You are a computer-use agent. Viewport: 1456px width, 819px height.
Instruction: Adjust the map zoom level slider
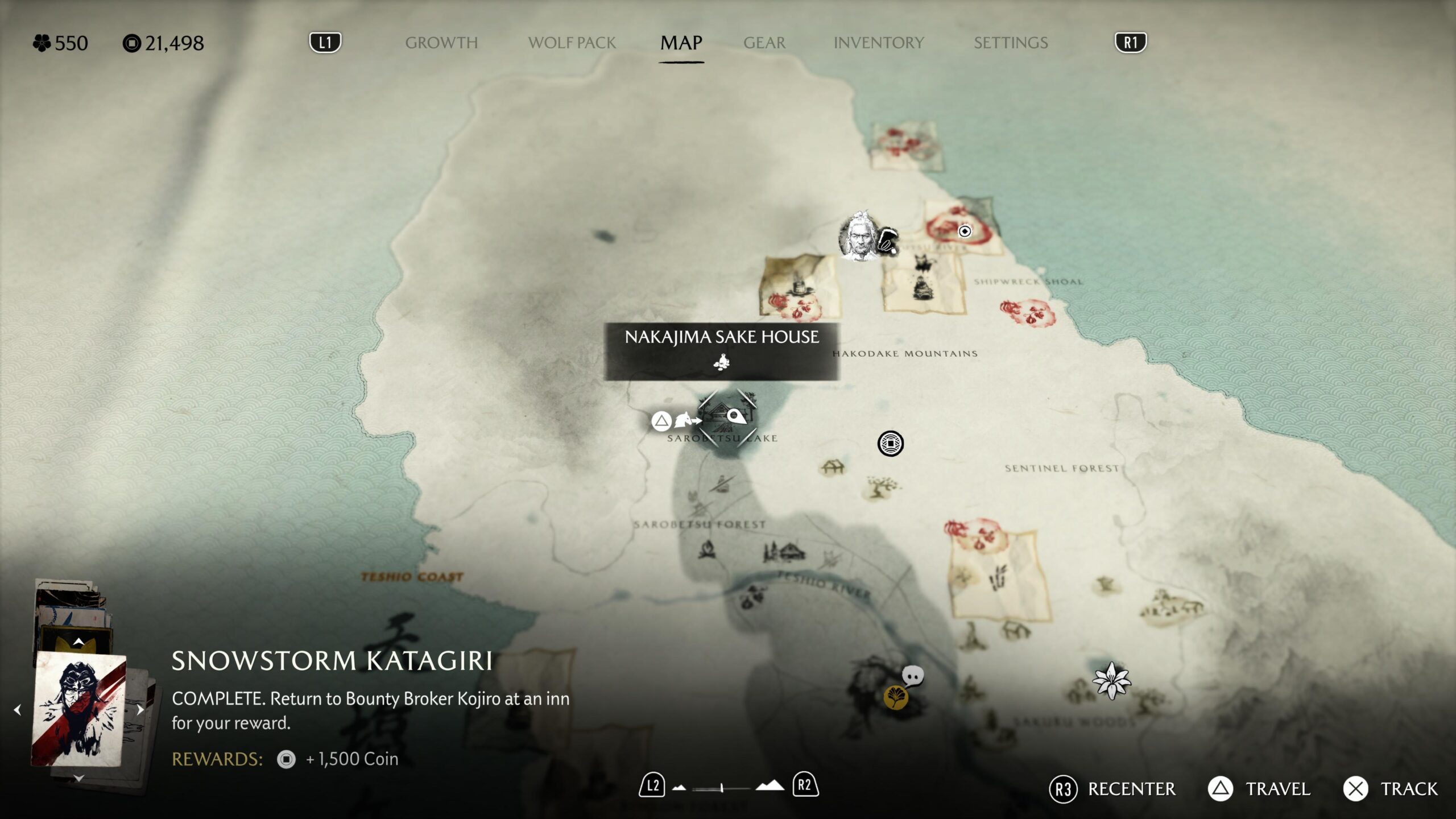click(x=721, y=788)
